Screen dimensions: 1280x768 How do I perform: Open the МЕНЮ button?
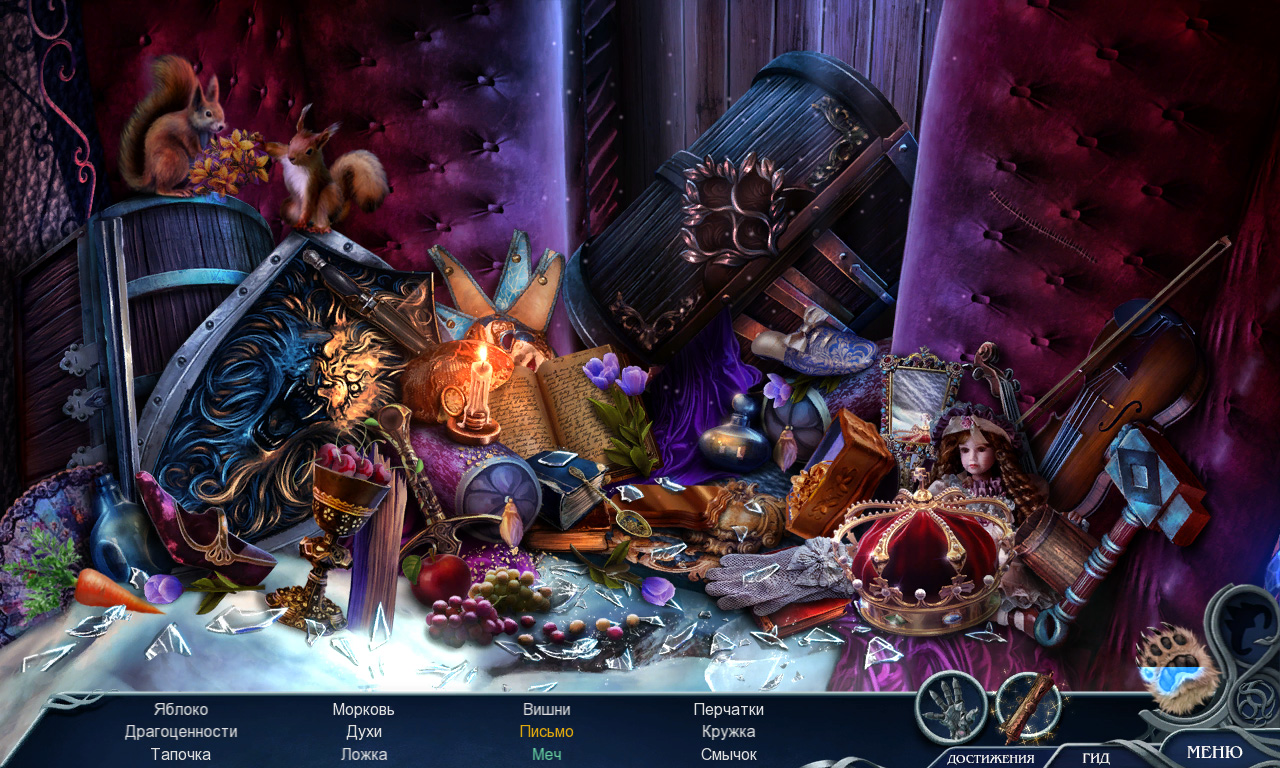tap(1214, 752)
